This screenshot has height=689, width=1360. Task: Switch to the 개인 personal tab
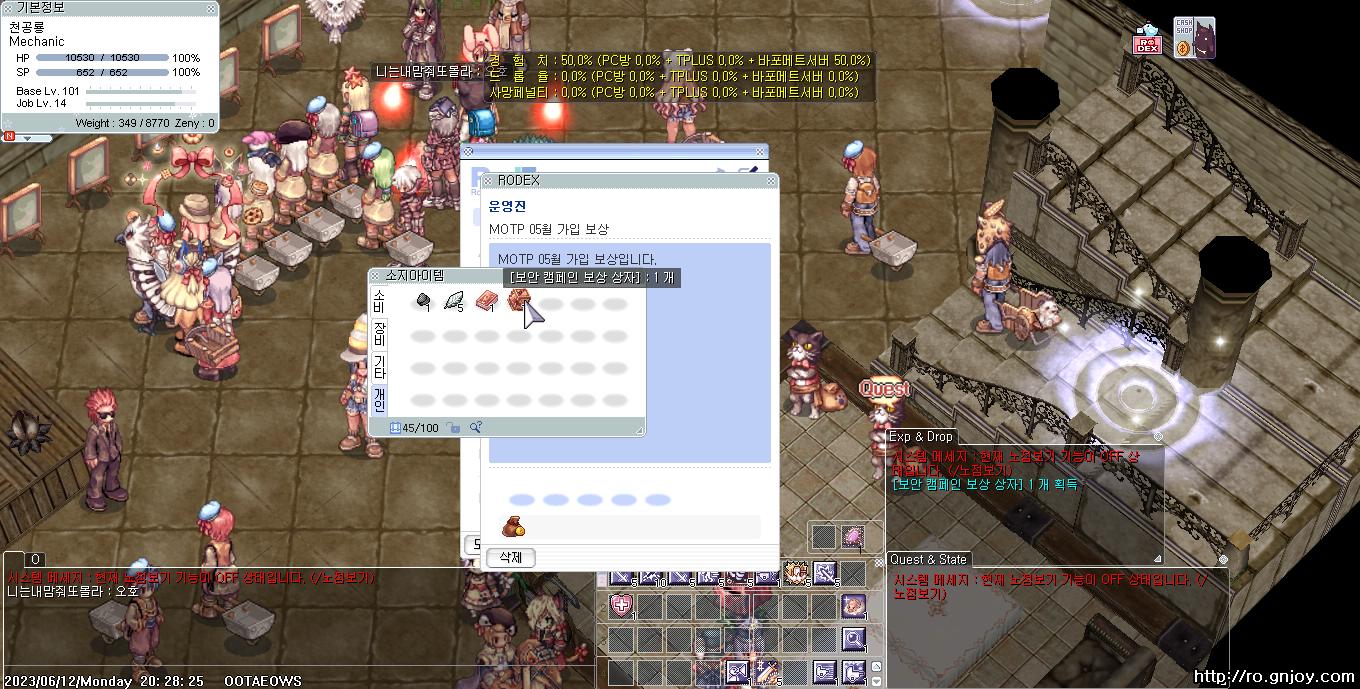coord(379,399)
